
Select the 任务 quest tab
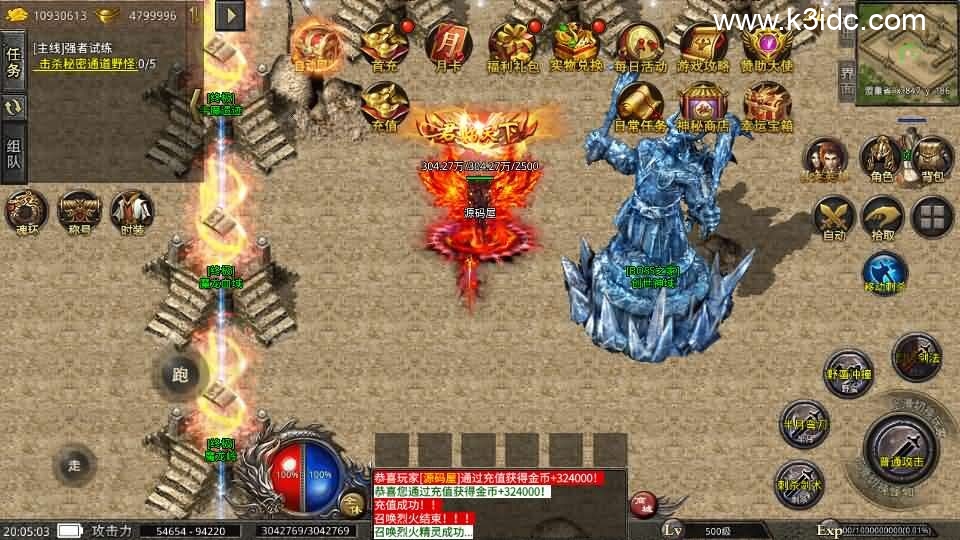tap(14, 62)
